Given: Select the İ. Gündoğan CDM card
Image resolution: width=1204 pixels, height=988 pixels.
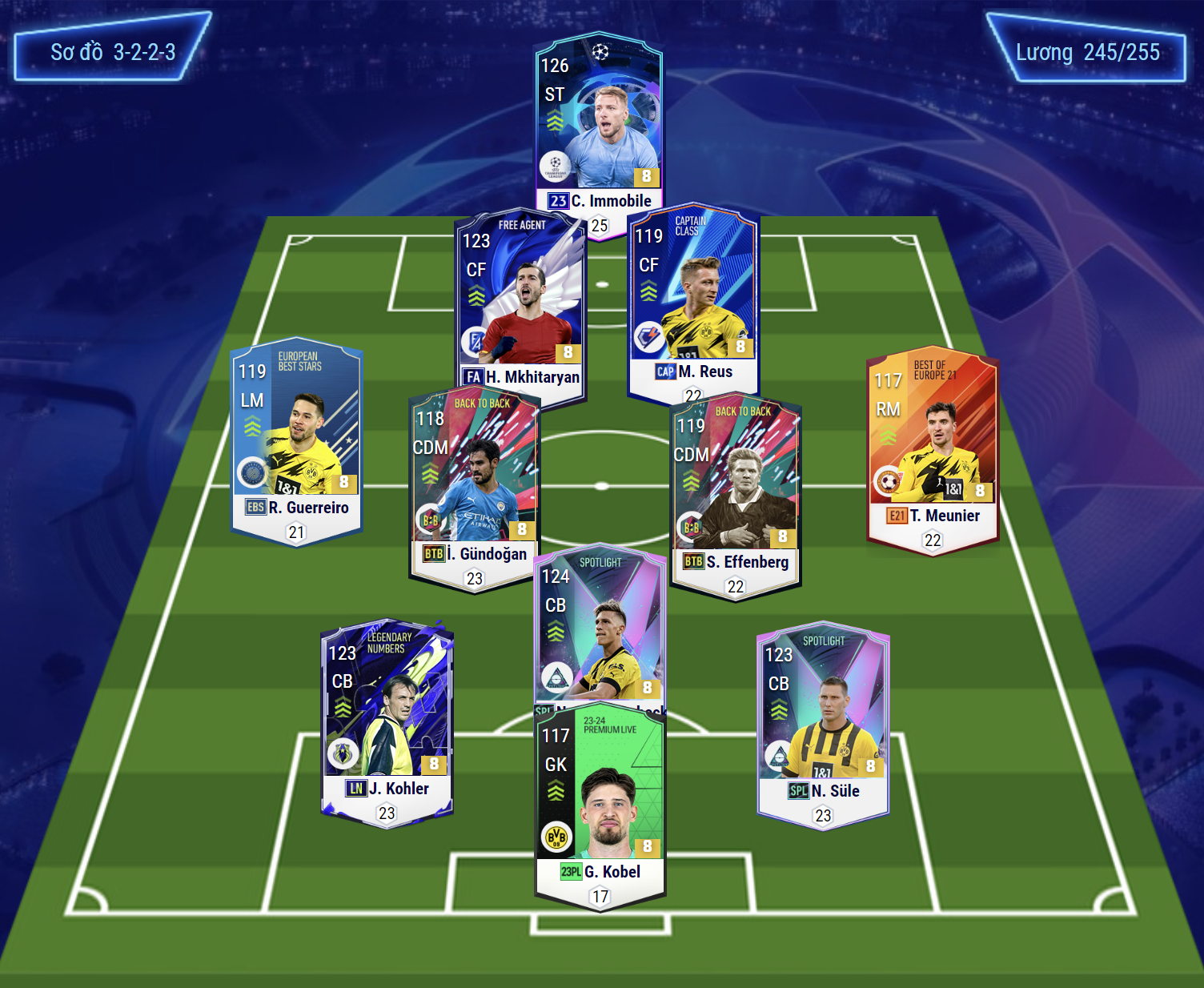Looking at the screenshot, I should click(x=474, y=480).
